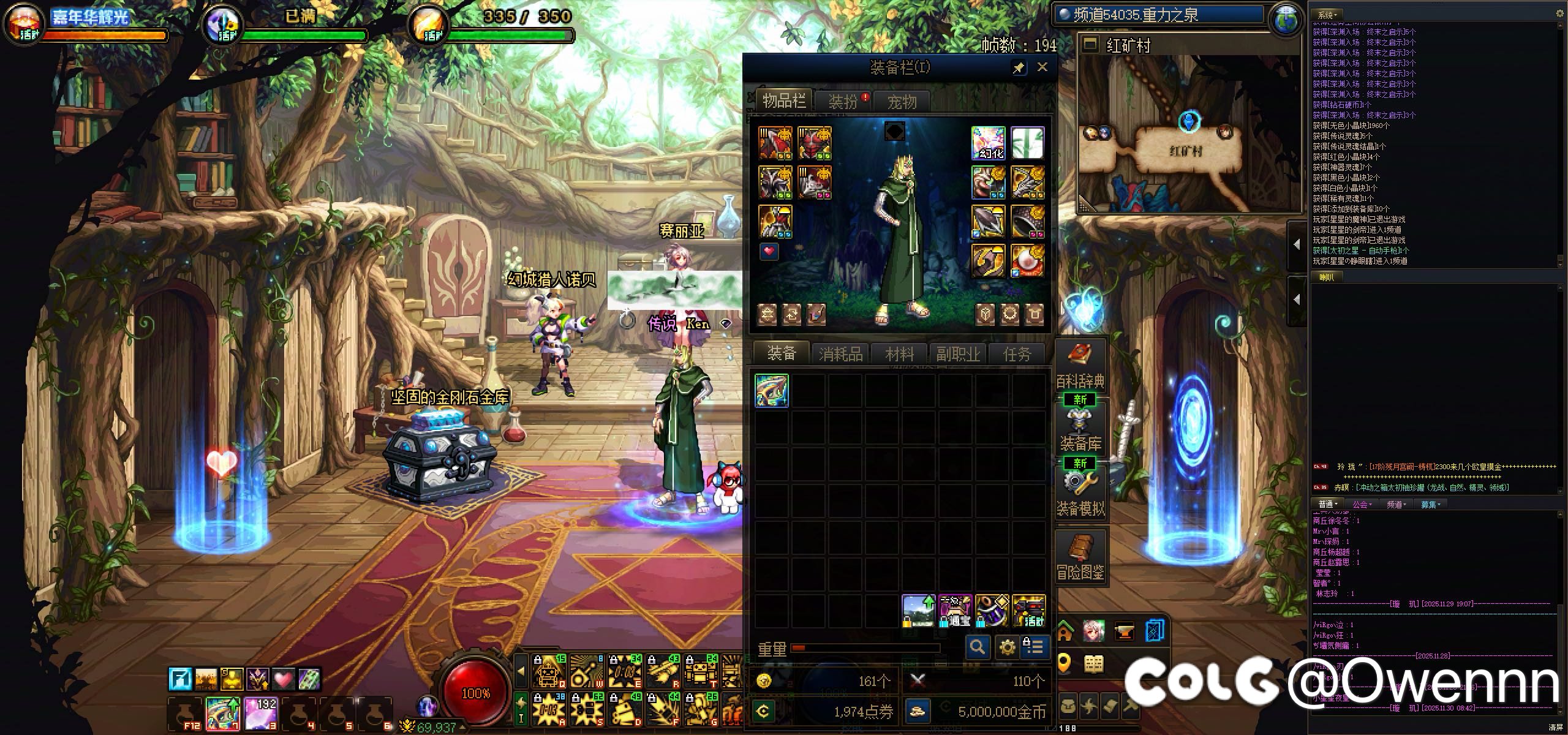Show the 材料 category
1568x735 pixels.
click(899, 354)
